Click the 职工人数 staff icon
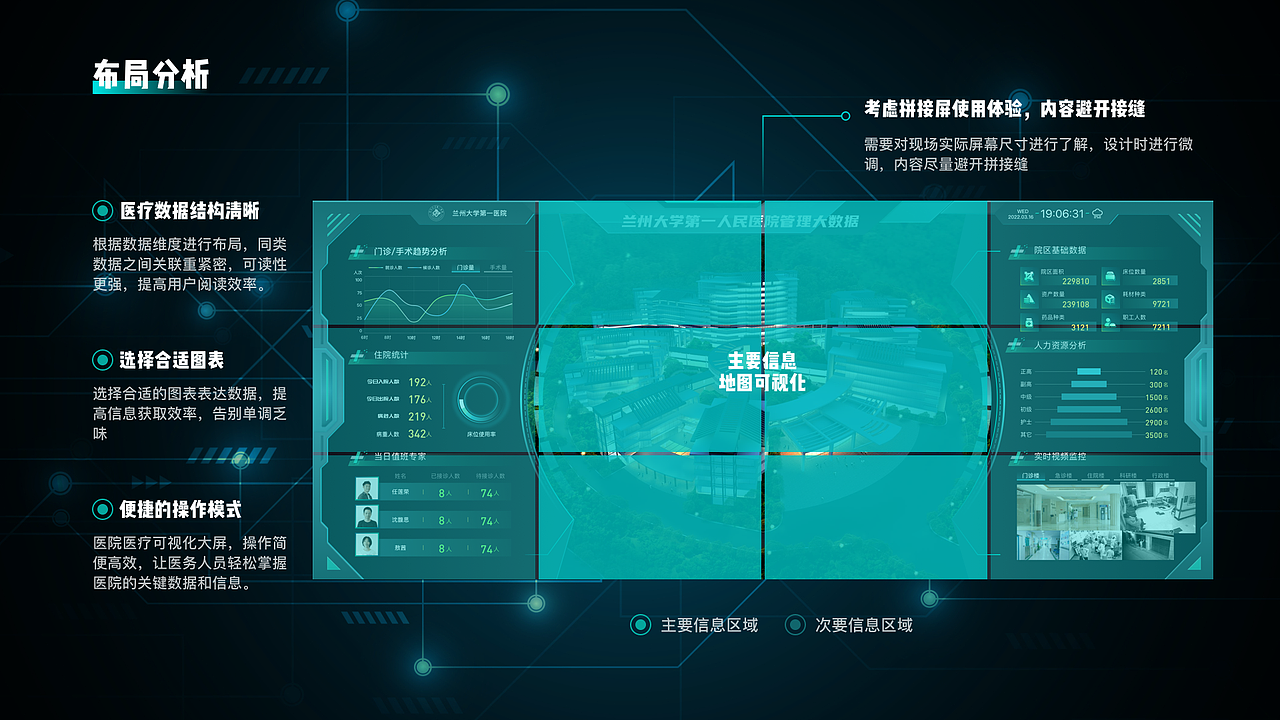The height and width of the screenshot is (720, 1280). (1110, 322)
